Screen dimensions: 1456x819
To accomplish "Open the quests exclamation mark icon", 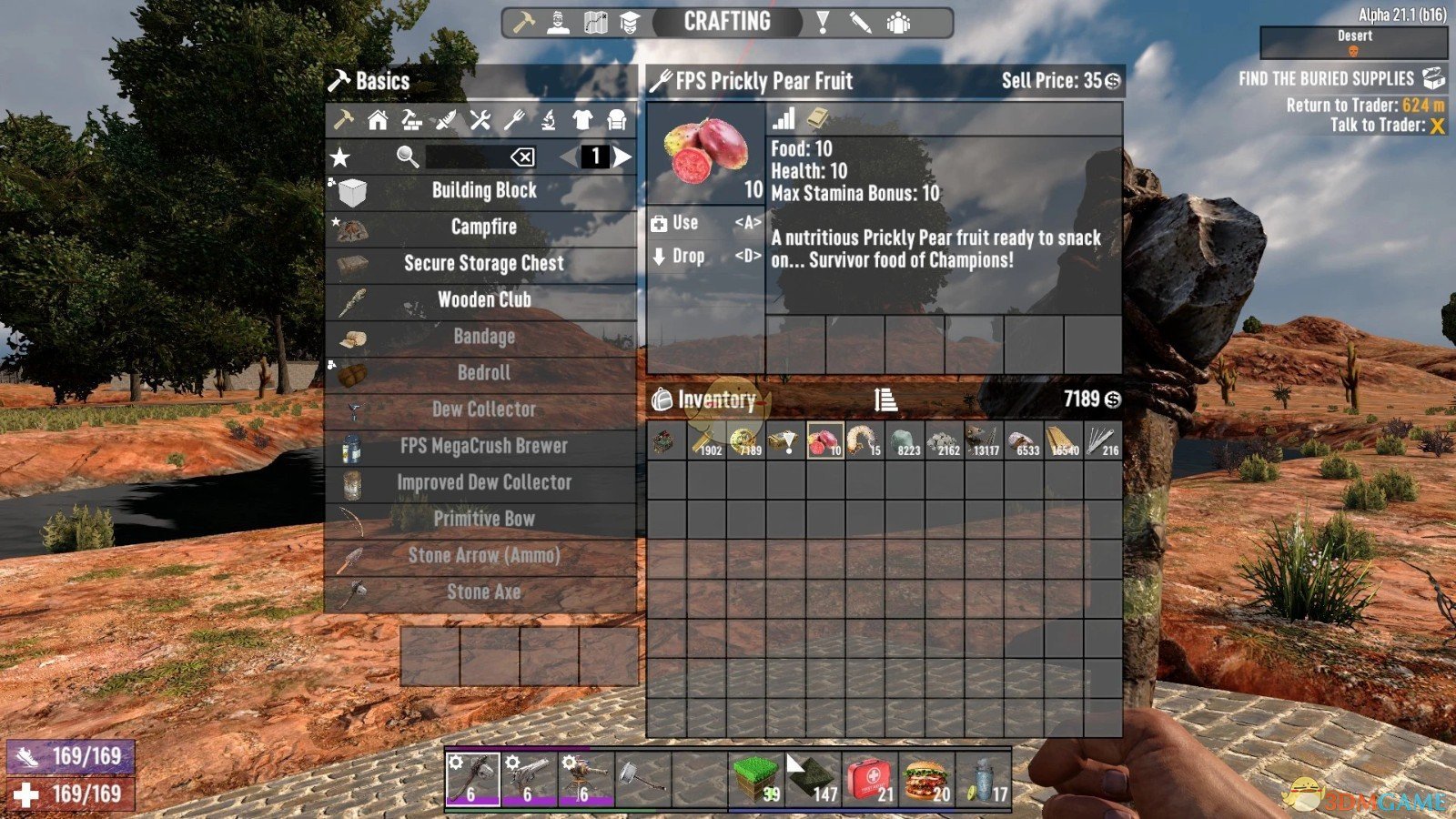I will tap(824, 23).
